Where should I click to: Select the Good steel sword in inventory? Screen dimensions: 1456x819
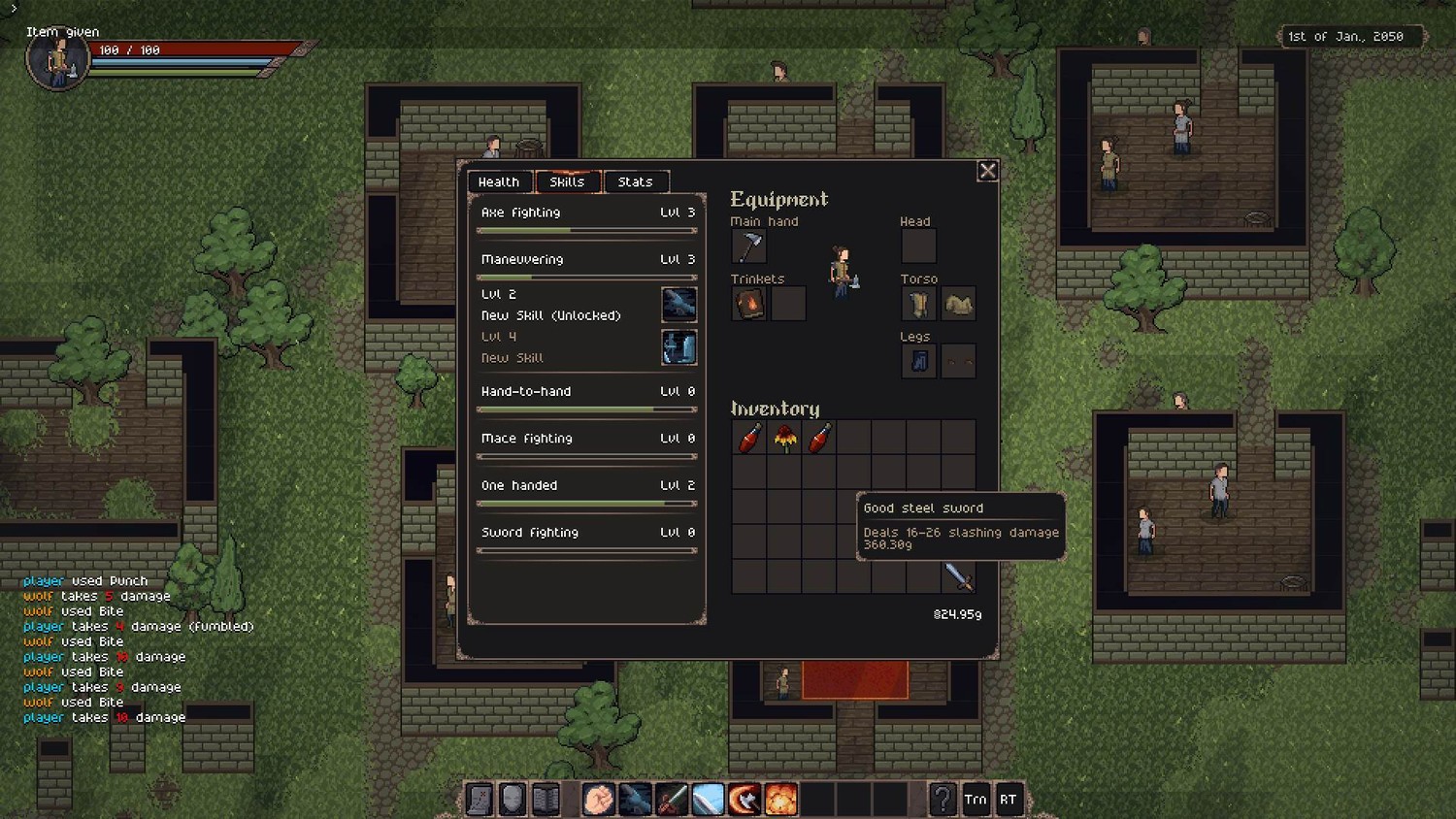(x=958, y=576)
